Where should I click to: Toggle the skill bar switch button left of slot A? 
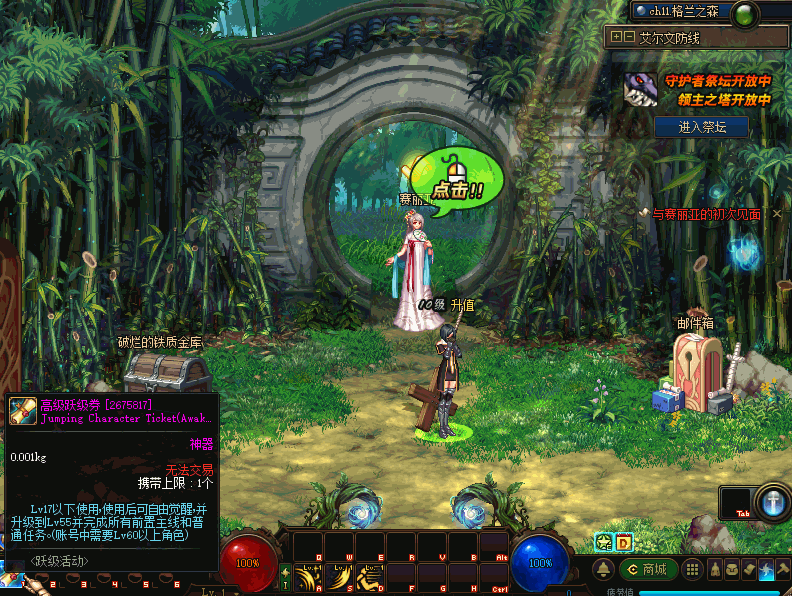285,577
